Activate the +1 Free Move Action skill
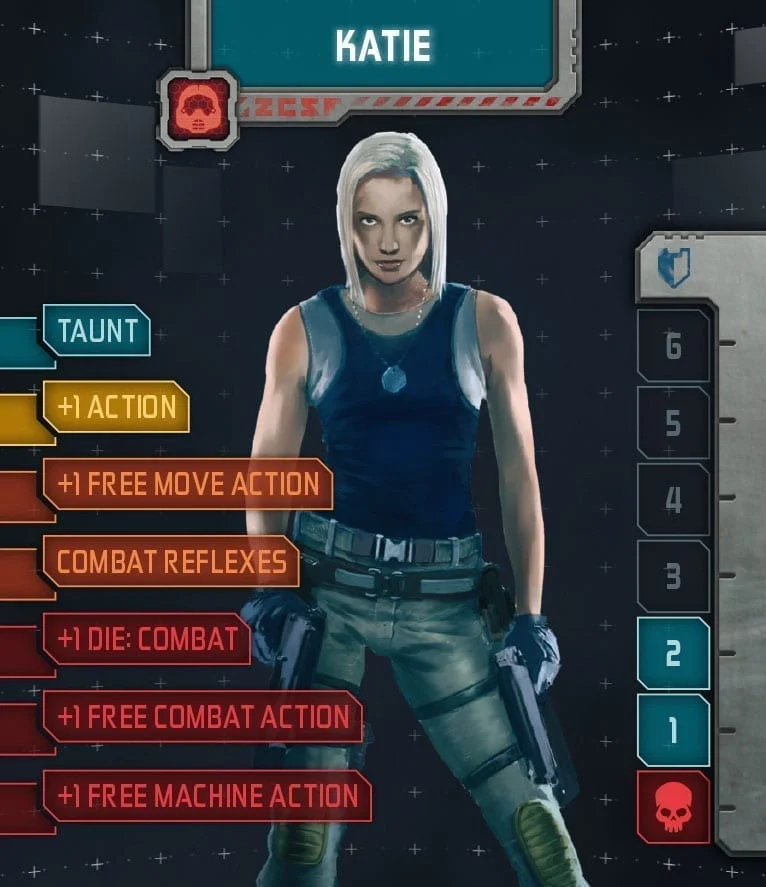Viewport: 766px width, 887px height. pyautogui.click(x=187, y=484)
